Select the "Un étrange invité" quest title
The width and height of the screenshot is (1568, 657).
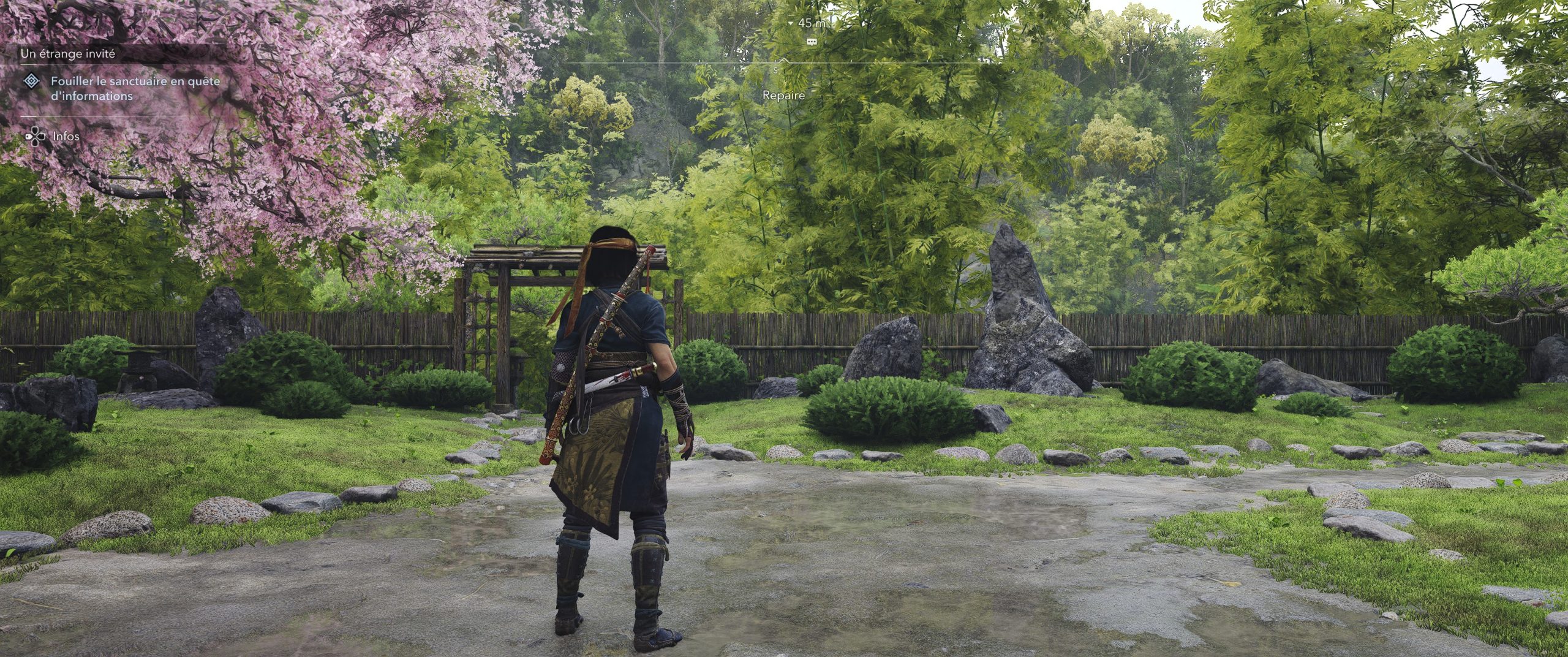(x=68, y=54)
